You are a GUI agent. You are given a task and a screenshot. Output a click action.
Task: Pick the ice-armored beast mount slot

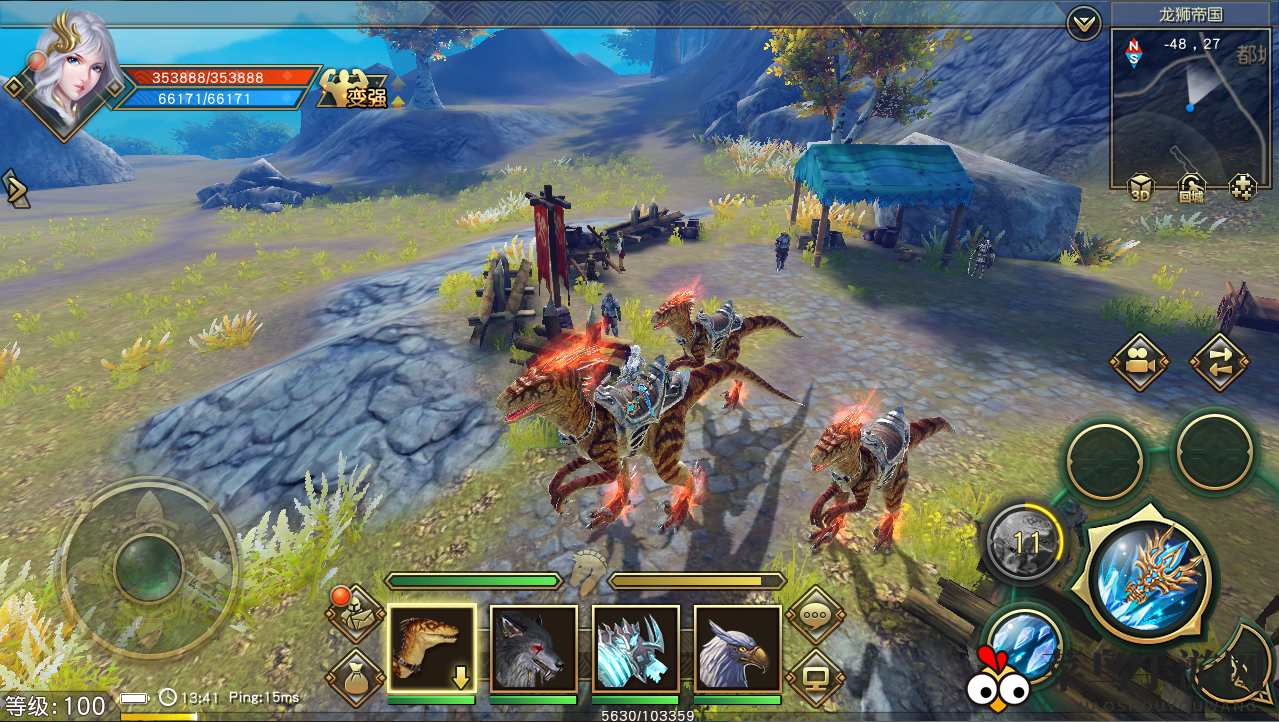tap(635, 649)
